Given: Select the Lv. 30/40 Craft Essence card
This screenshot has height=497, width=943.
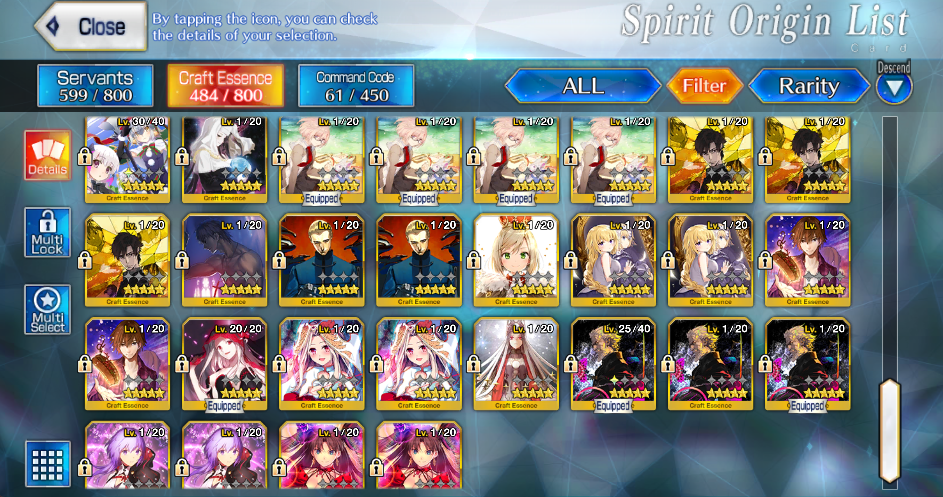Looking at the screenshot, I should [127, 160].
